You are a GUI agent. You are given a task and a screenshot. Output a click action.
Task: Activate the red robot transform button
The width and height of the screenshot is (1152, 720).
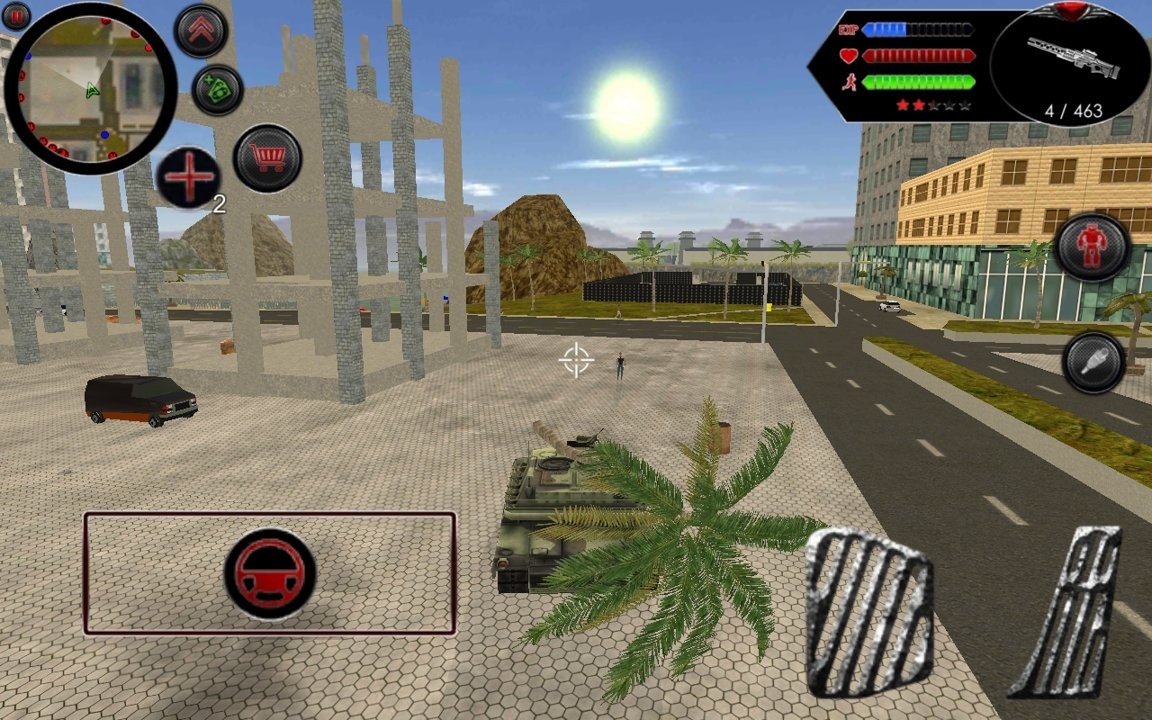tap(1092, 246)
